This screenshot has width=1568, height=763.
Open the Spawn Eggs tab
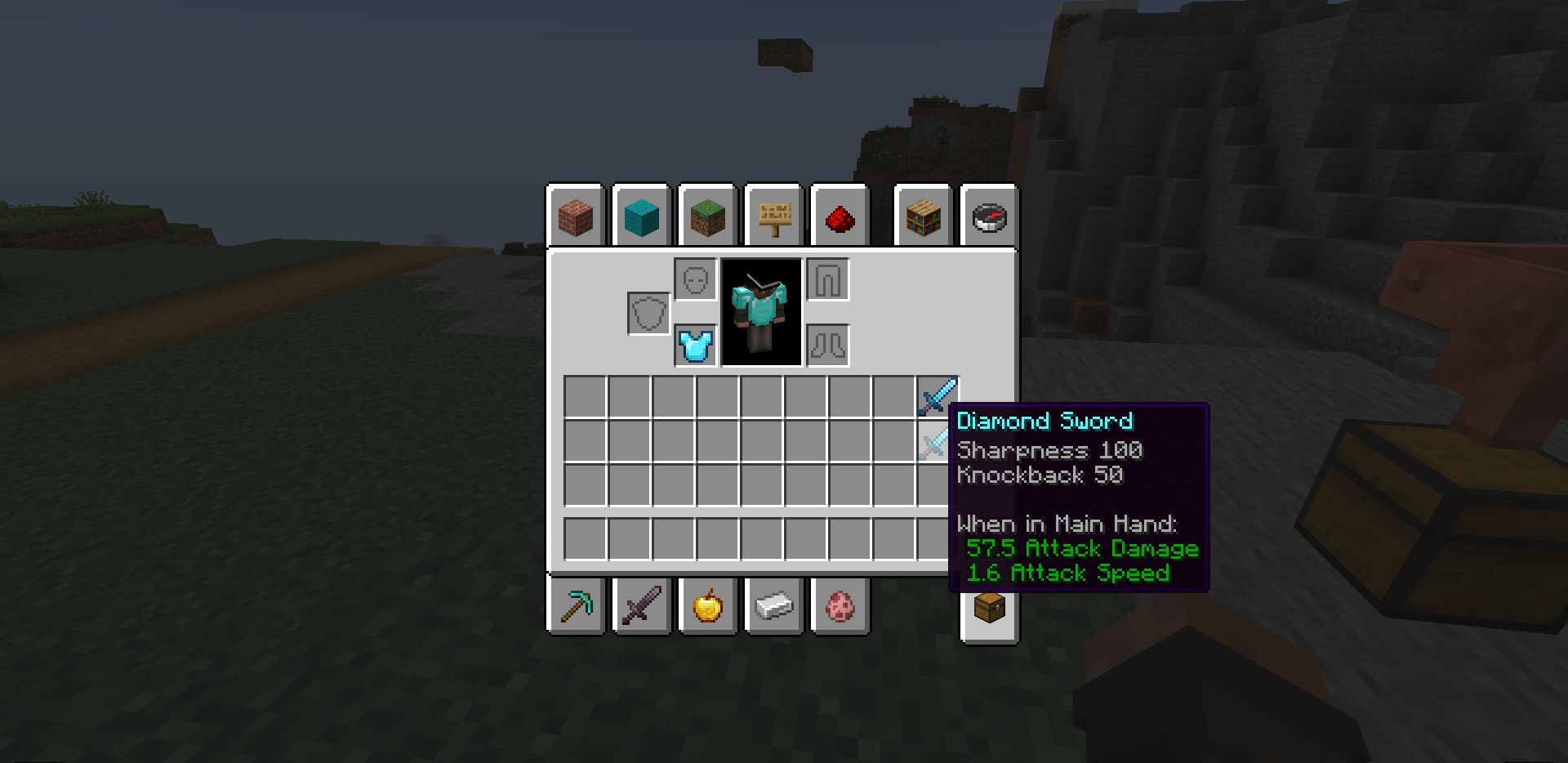click(840, 607)
